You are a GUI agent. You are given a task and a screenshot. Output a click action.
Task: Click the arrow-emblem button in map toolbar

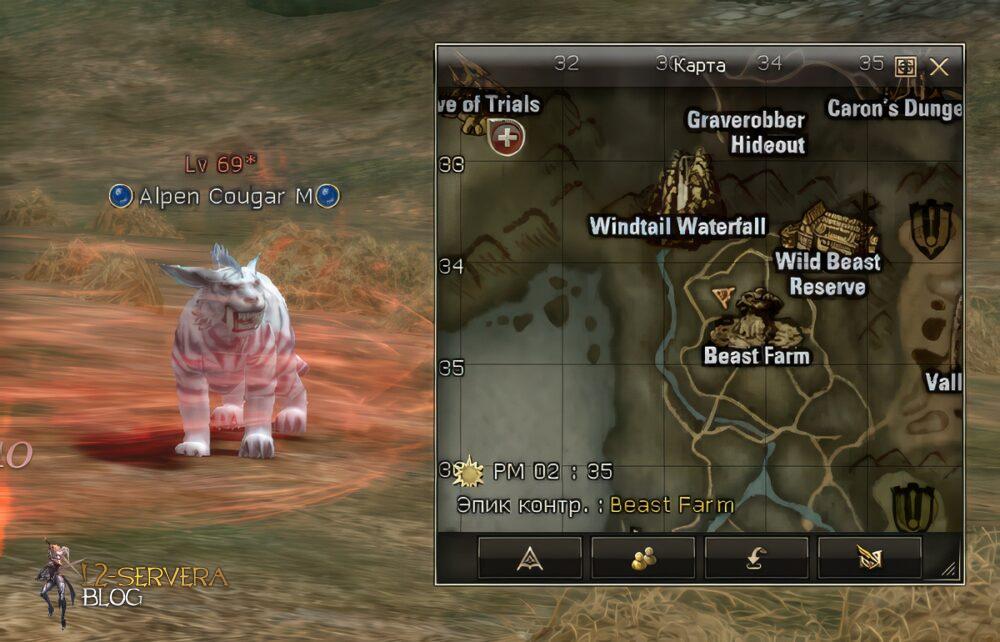[530, 558]
